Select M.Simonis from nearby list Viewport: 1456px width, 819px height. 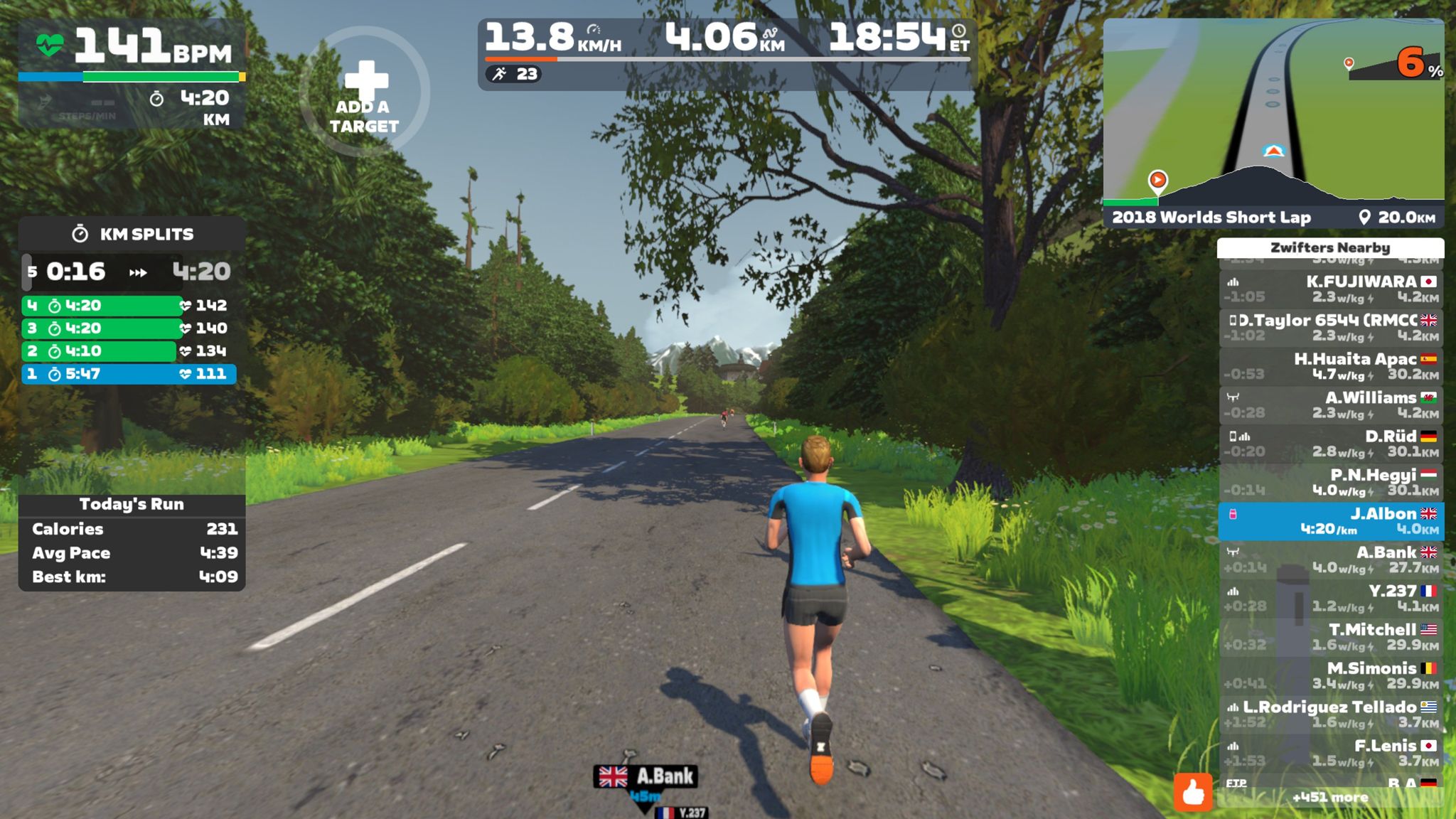click(1330, 675)
